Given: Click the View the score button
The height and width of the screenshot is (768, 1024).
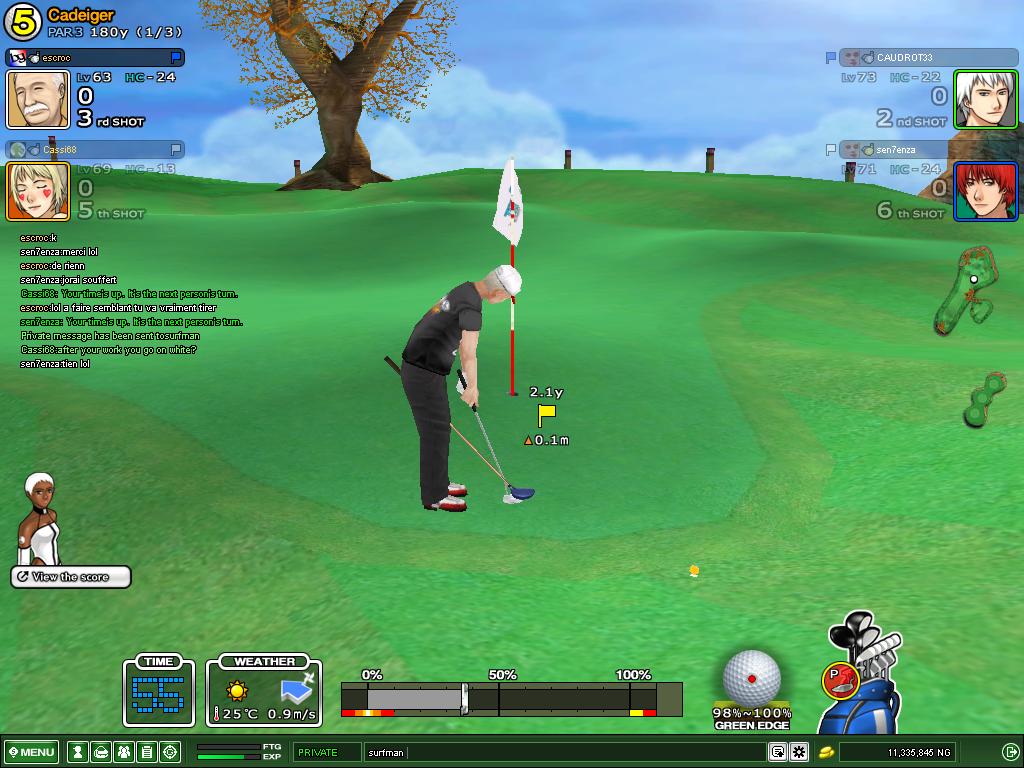Looking at the screenshot, I should 71,577.
